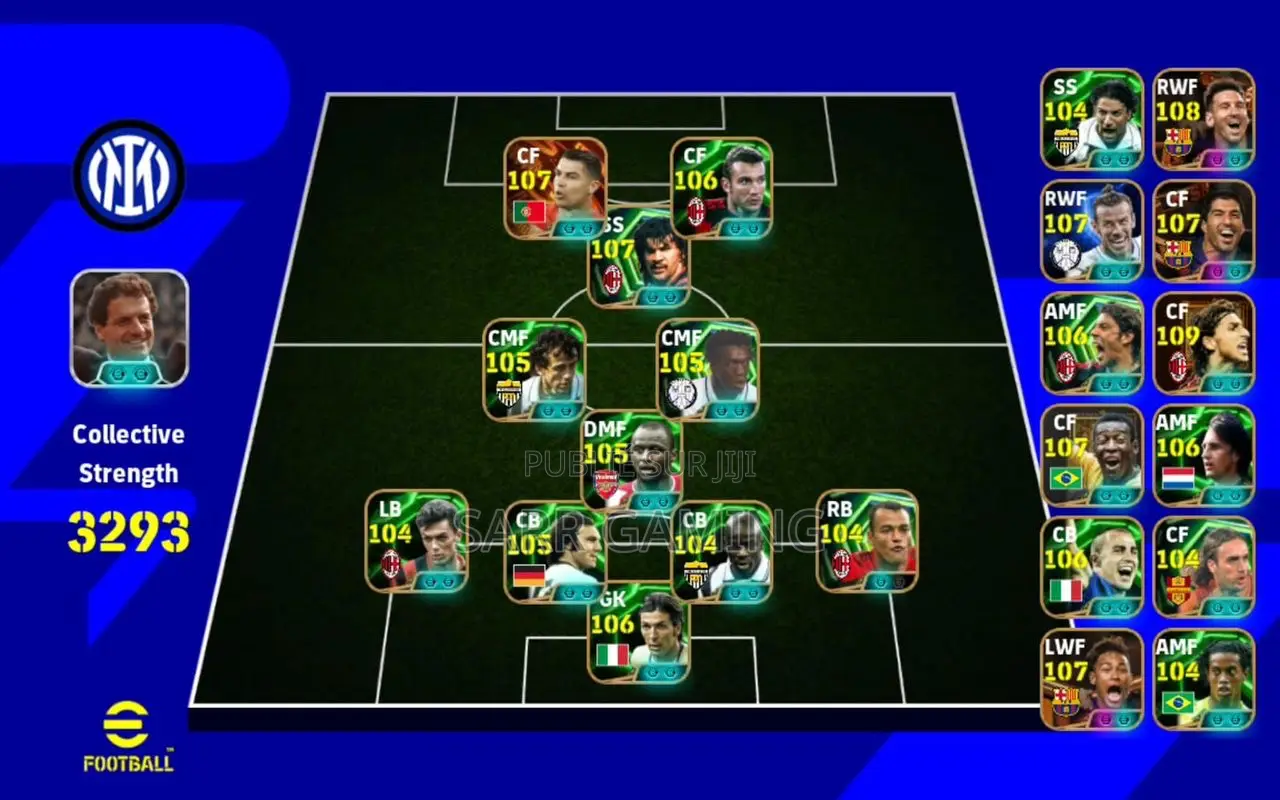Screen dimensions: 1280x800
Task: Select the GK 106 goalkeeper card
Action: click(x=638, y=635)
